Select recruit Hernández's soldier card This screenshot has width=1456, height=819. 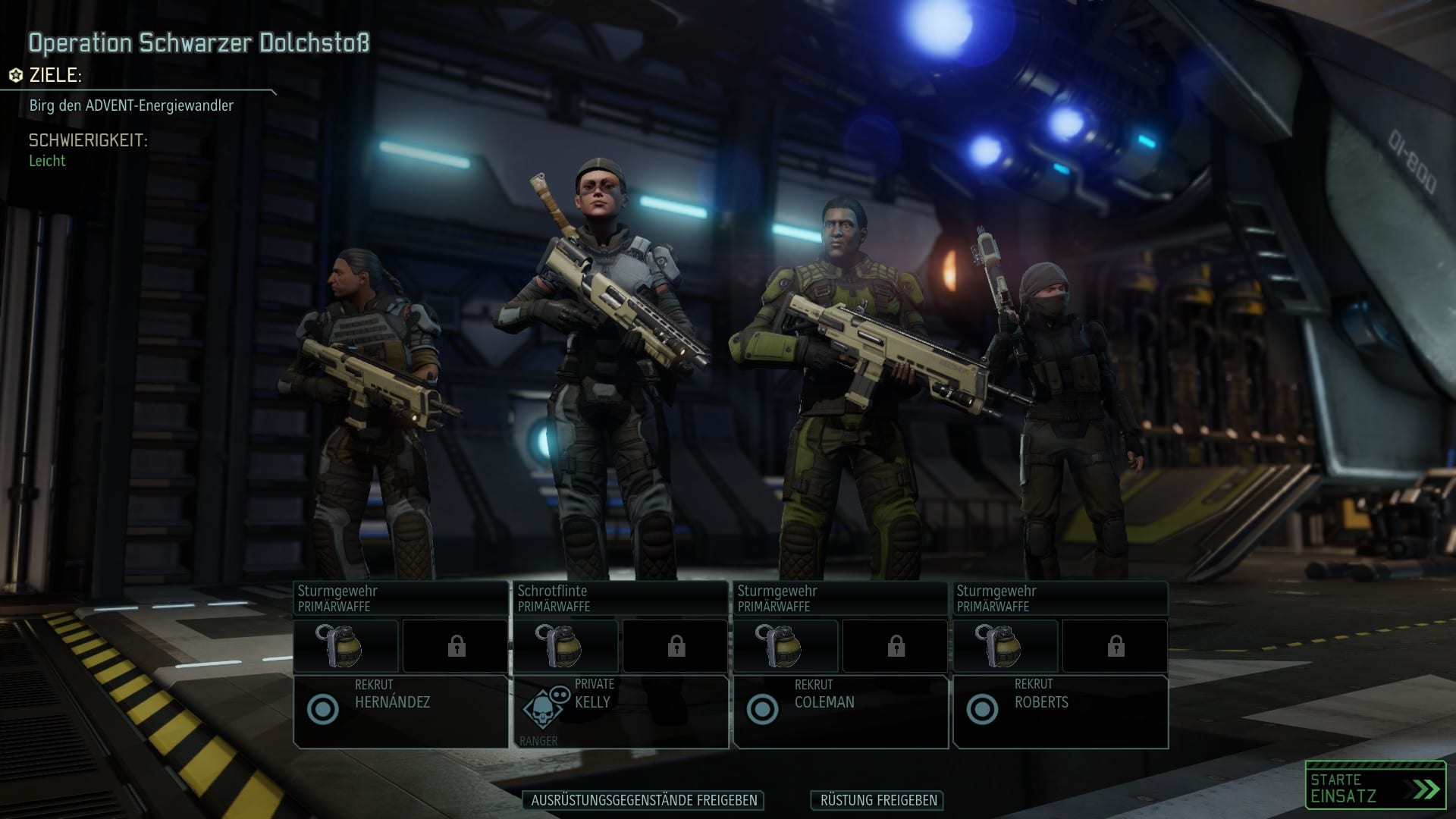[400, 711]
